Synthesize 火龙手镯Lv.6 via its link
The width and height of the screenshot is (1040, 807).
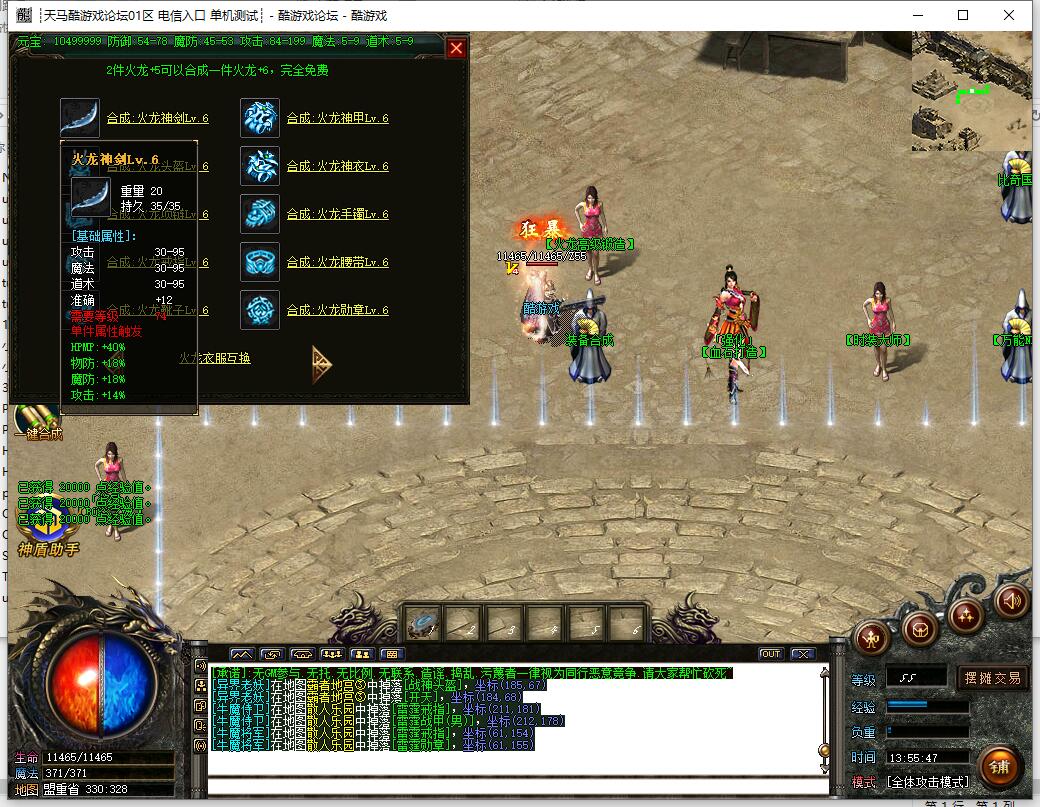[337, 214]
